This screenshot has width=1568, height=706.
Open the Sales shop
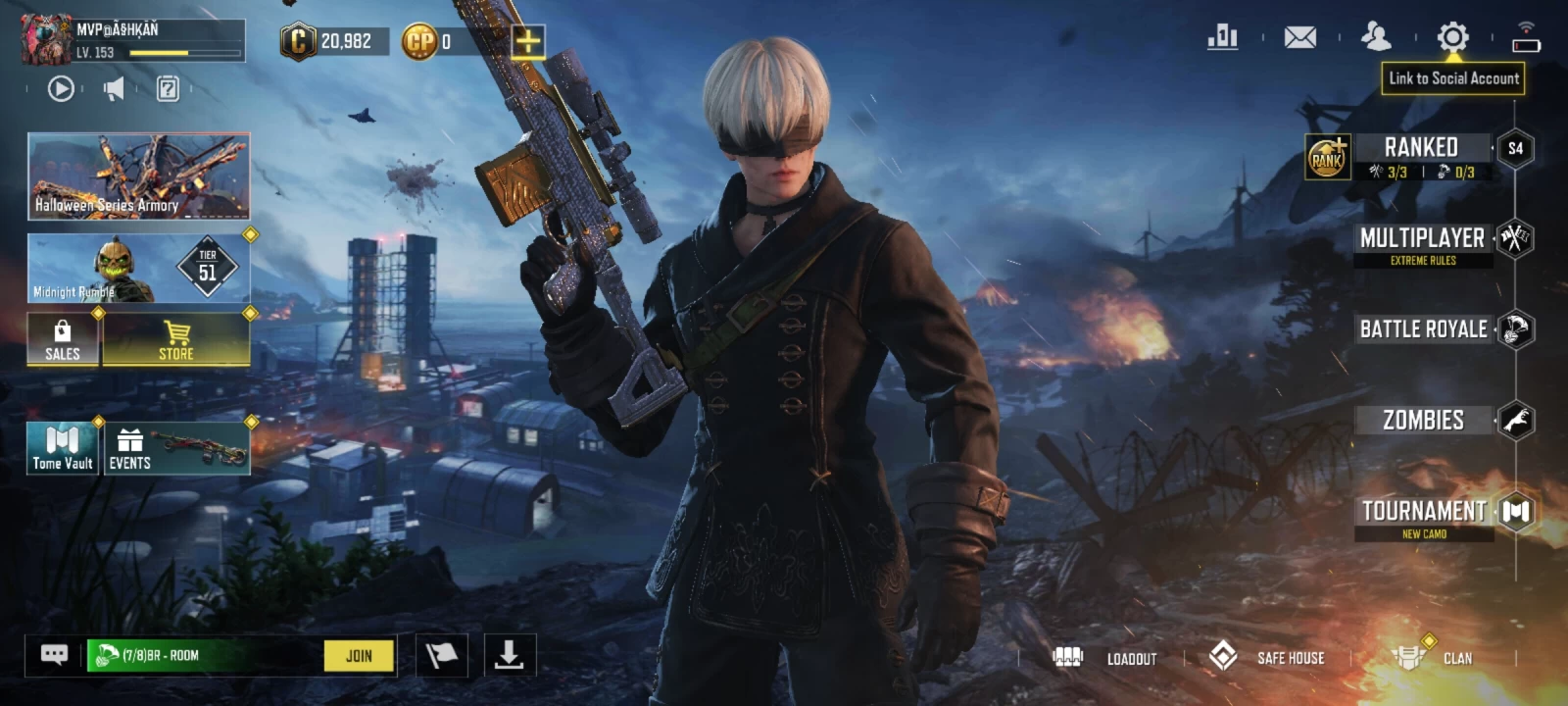coord(63,339)
